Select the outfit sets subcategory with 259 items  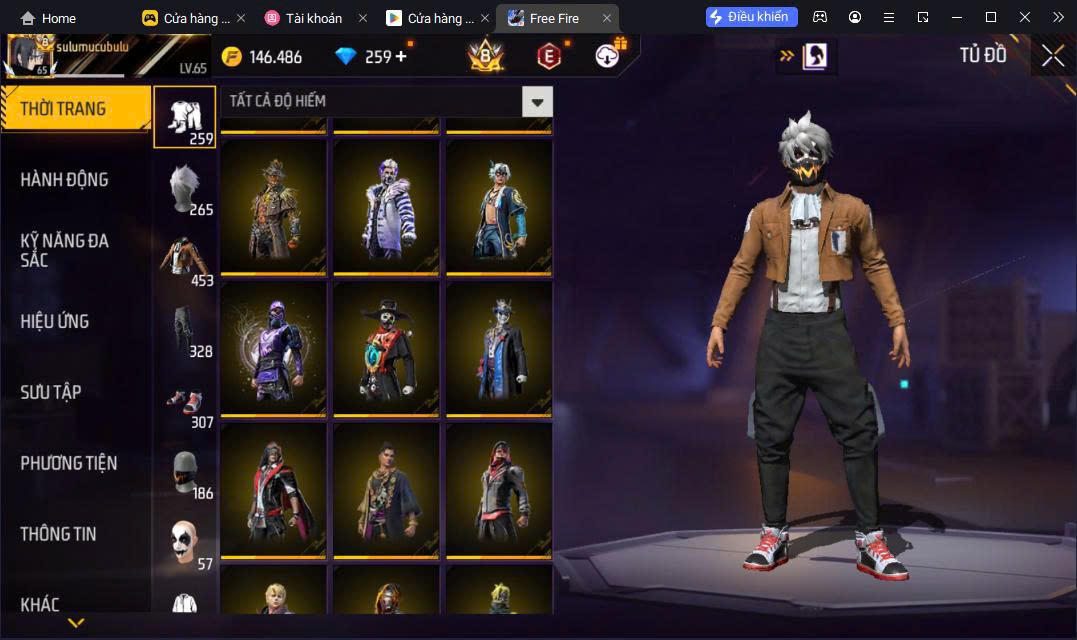[184, 117]
